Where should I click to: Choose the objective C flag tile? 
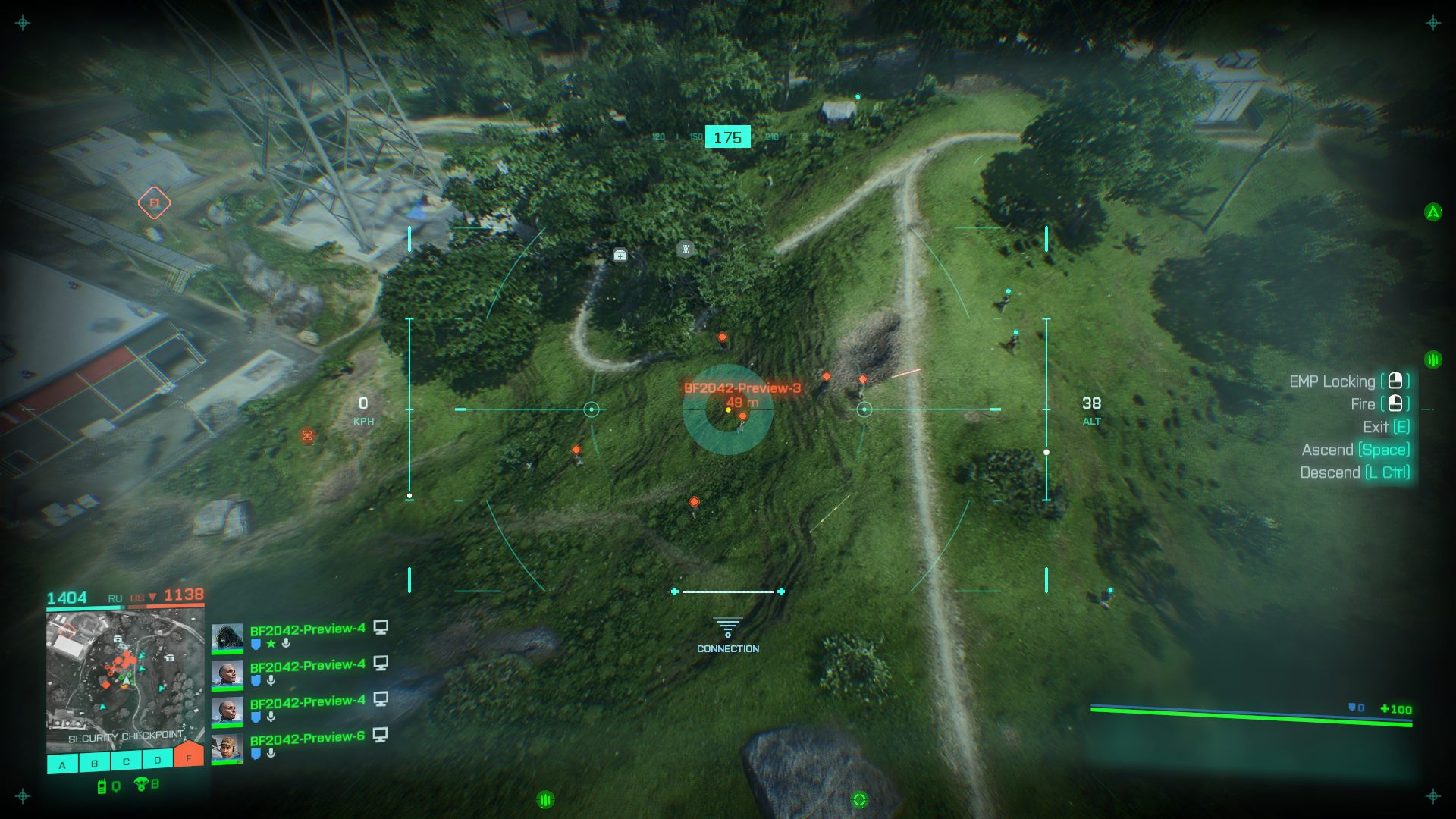(126, 761)
